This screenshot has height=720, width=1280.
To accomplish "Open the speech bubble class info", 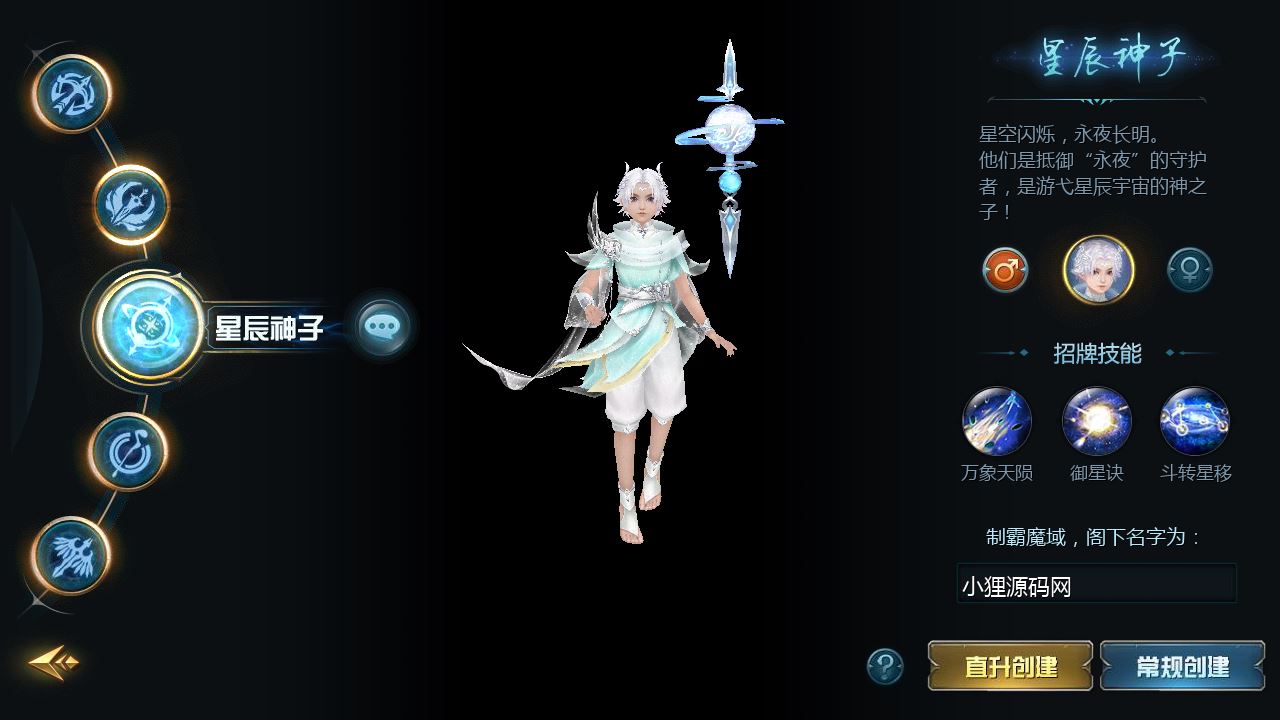I will 383,327.
